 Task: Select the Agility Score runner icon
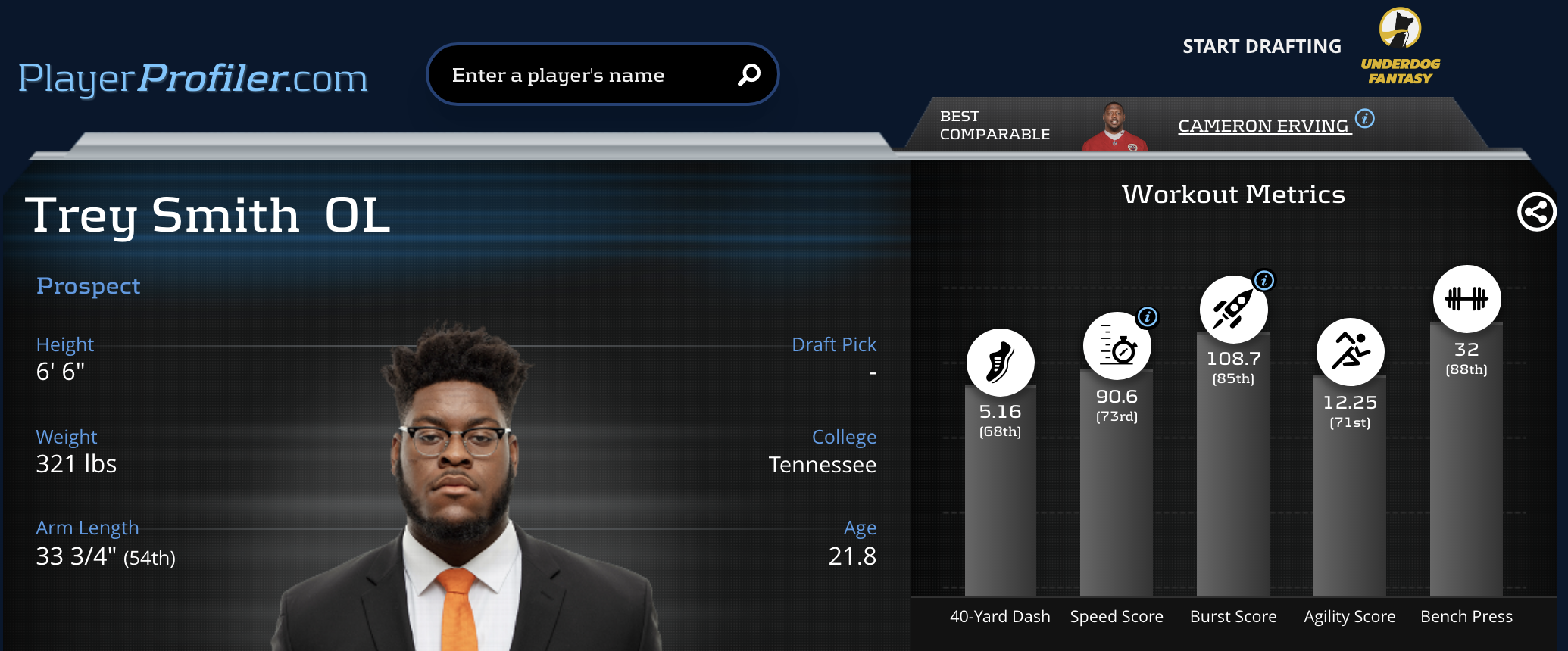(x=1350, y=352)
